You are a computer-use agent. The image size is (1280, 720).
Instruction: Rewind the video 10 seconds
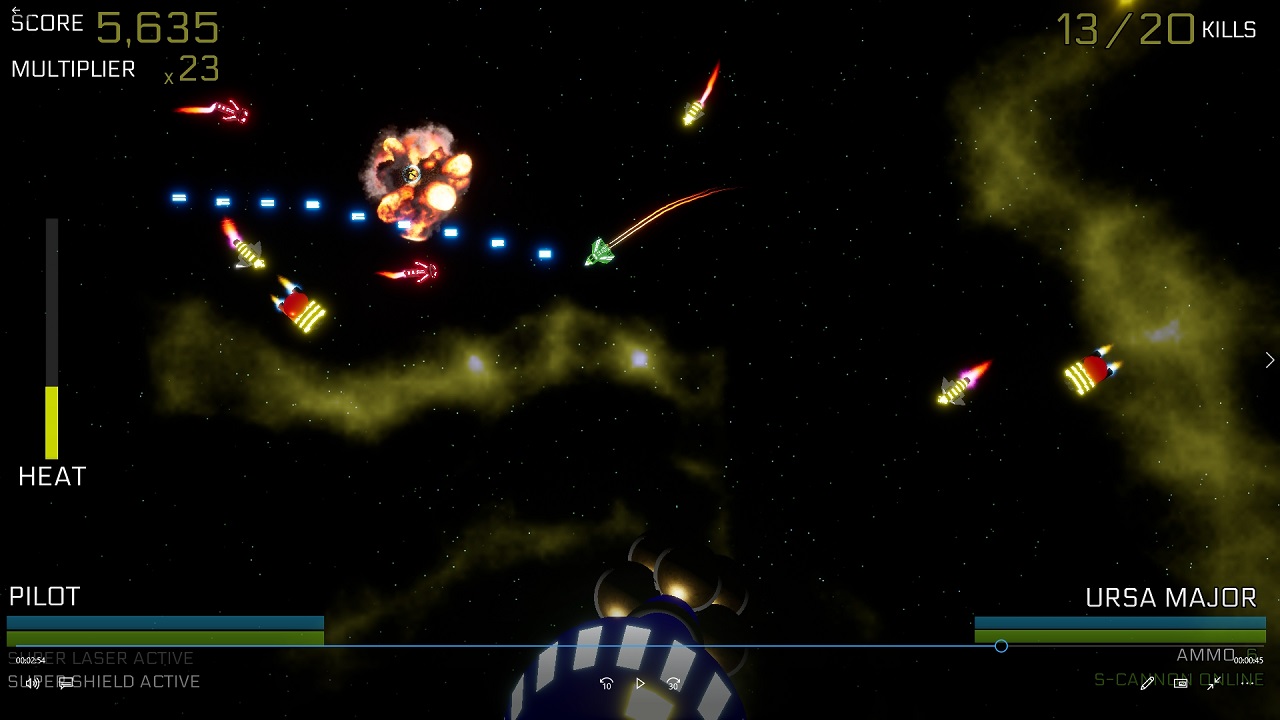(x=606, y=683)
